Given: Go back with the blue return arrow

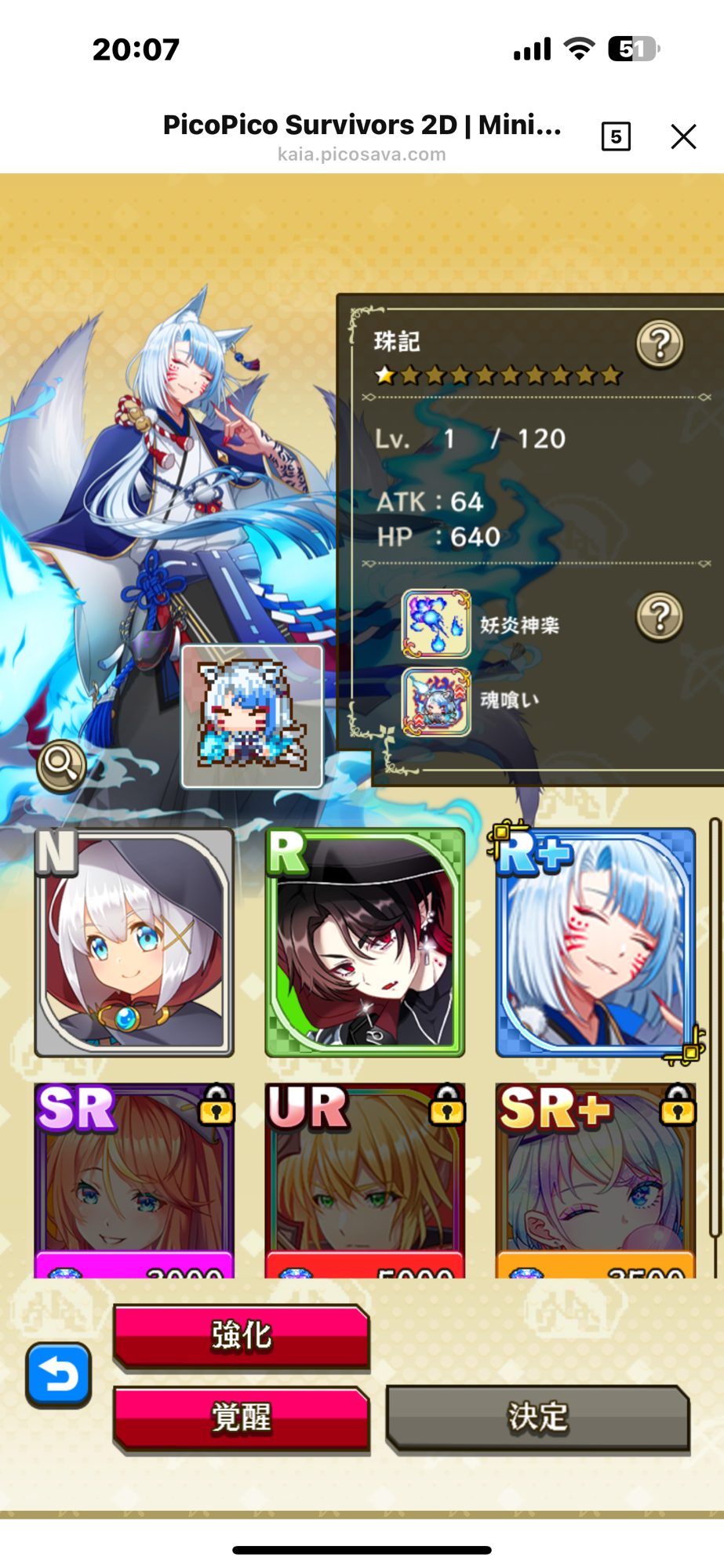Looking at the screenshot, I should pyautogui.click(x=59, y=1374).
